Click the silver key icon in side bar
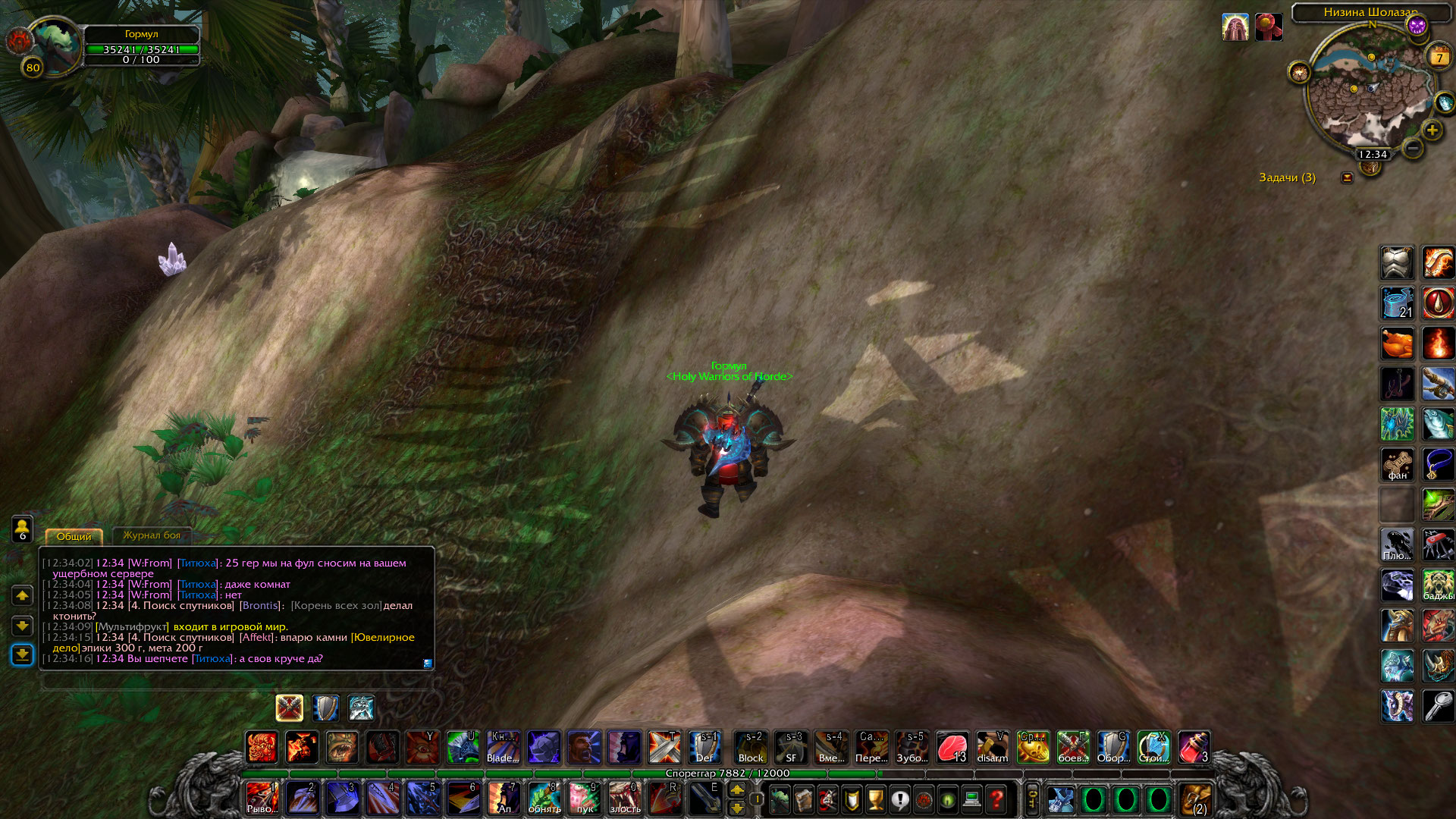1456x819 pixels. coord(1438,706)
